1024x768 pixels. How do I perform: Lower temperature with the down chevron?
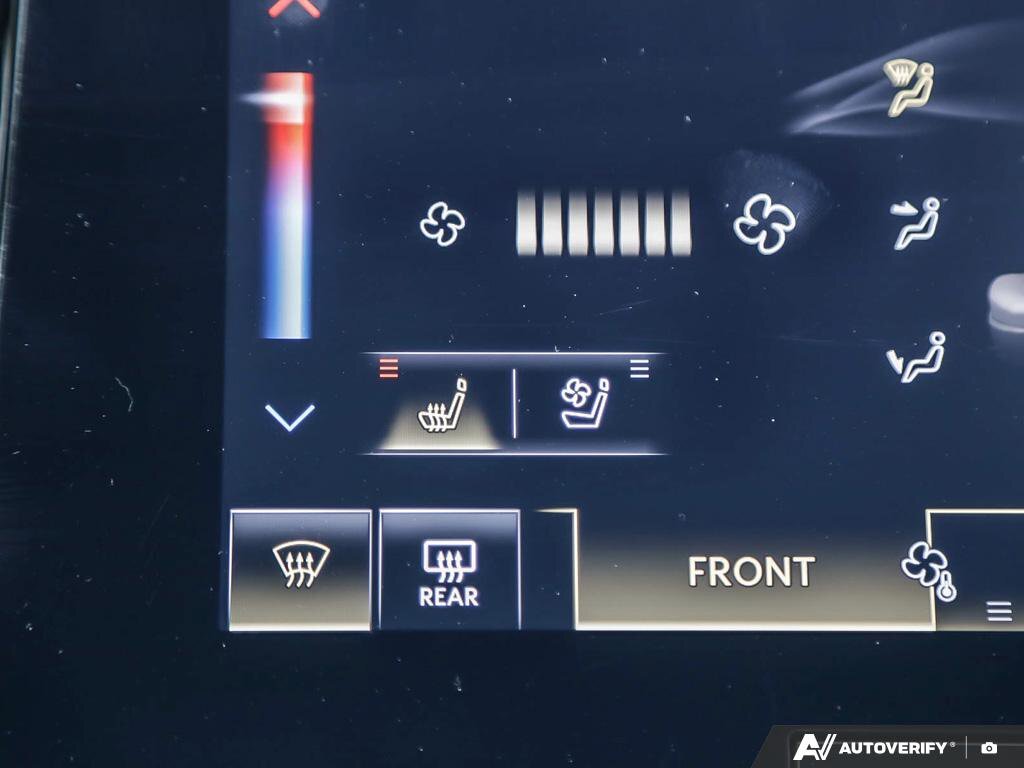click(x=290, y=416)
